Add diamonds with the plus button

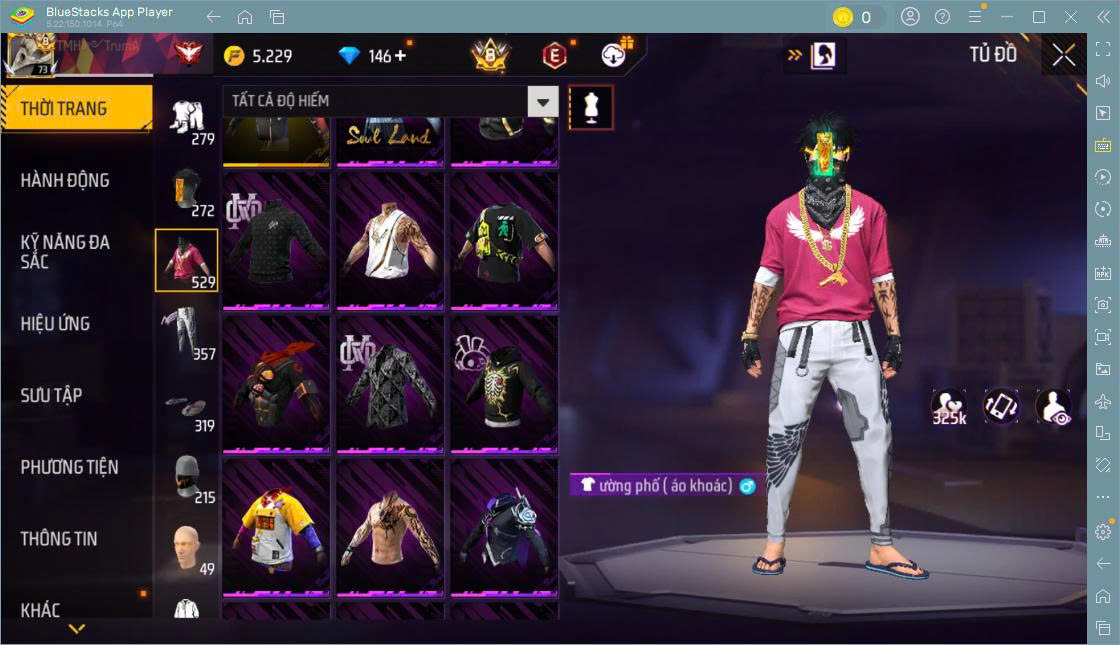(x=402, y=56)
